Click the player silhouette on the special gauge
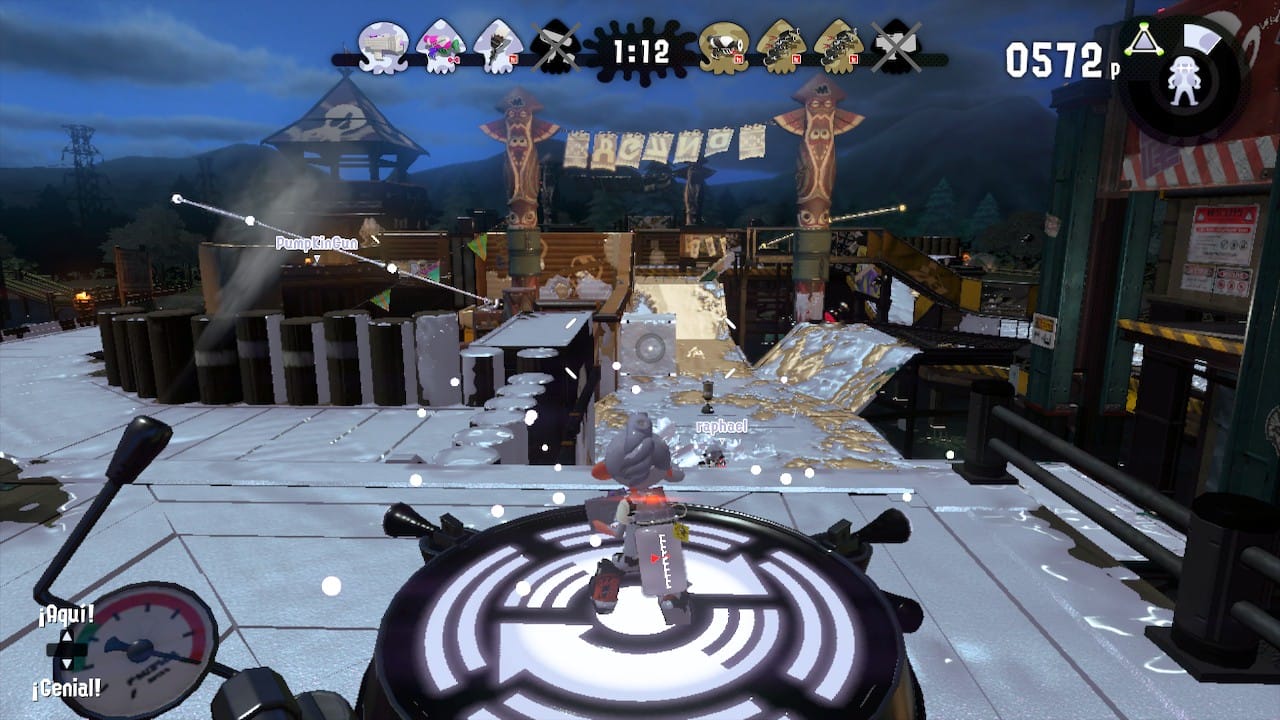The width and height of the screenshot is (1280, 720). (x=1185, y=82)
